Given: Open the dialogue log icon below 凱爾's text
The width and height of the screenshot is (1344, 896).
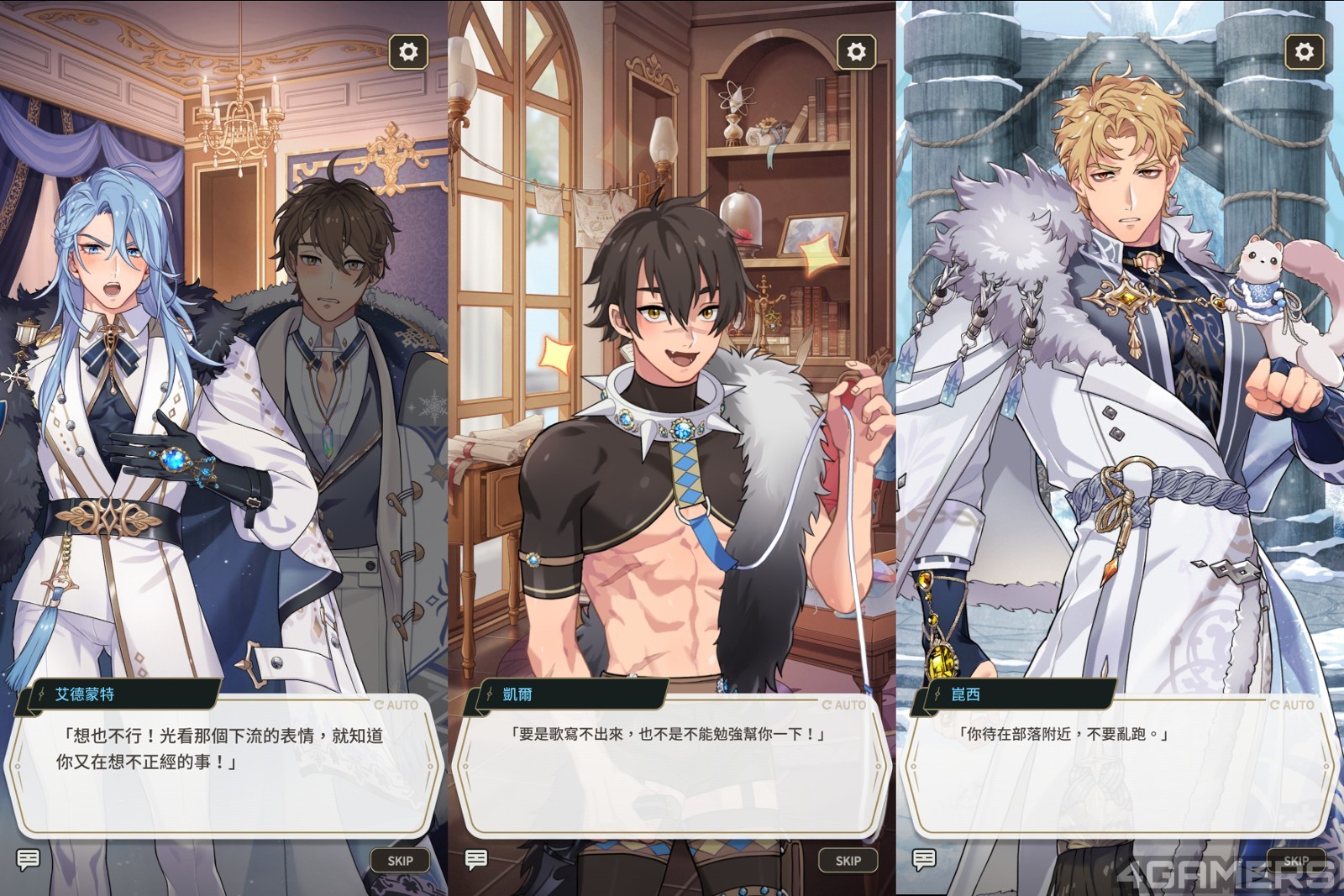Looking at the screenshot, I should tap(476, 859).
